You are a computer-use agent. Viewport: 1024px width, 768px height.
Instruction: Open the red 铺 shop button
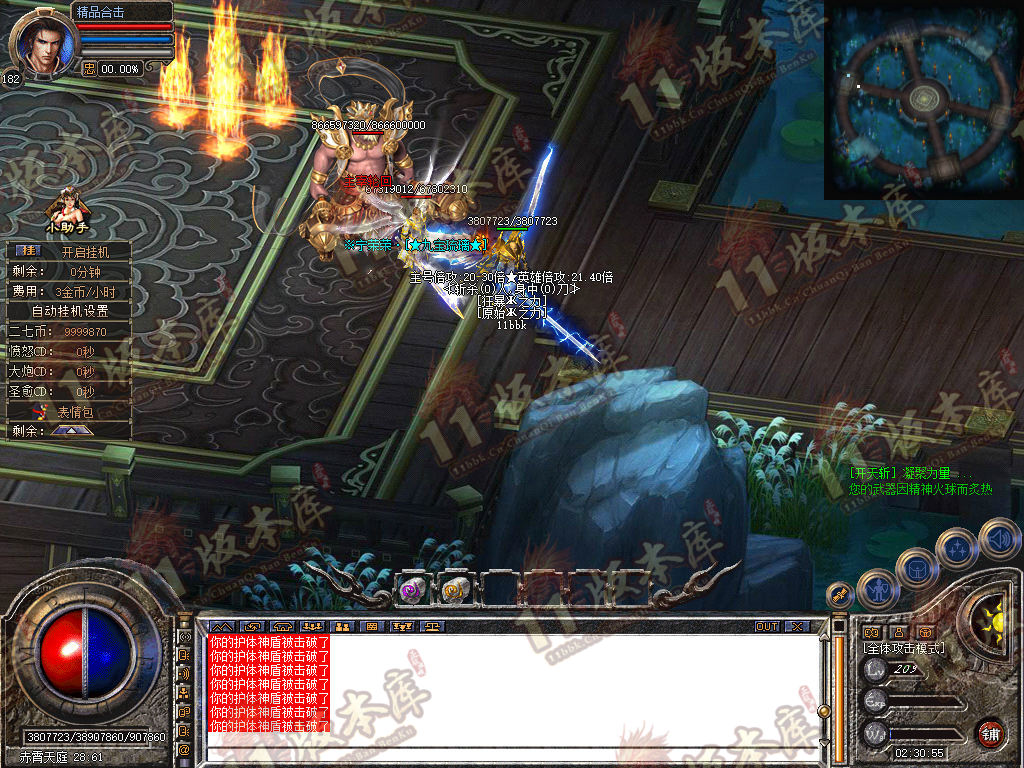991,733
